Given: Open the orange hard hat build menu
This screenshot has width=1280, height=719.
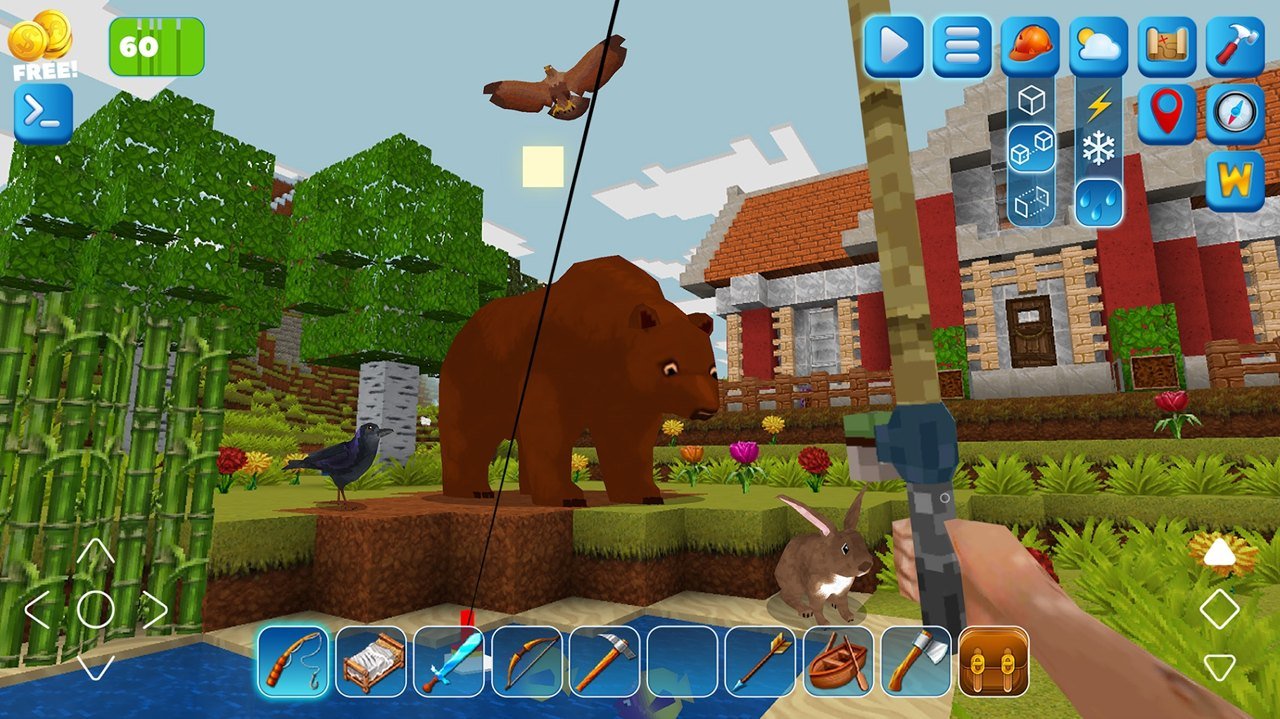Looking at the screenshot, I should point(1030,46).
